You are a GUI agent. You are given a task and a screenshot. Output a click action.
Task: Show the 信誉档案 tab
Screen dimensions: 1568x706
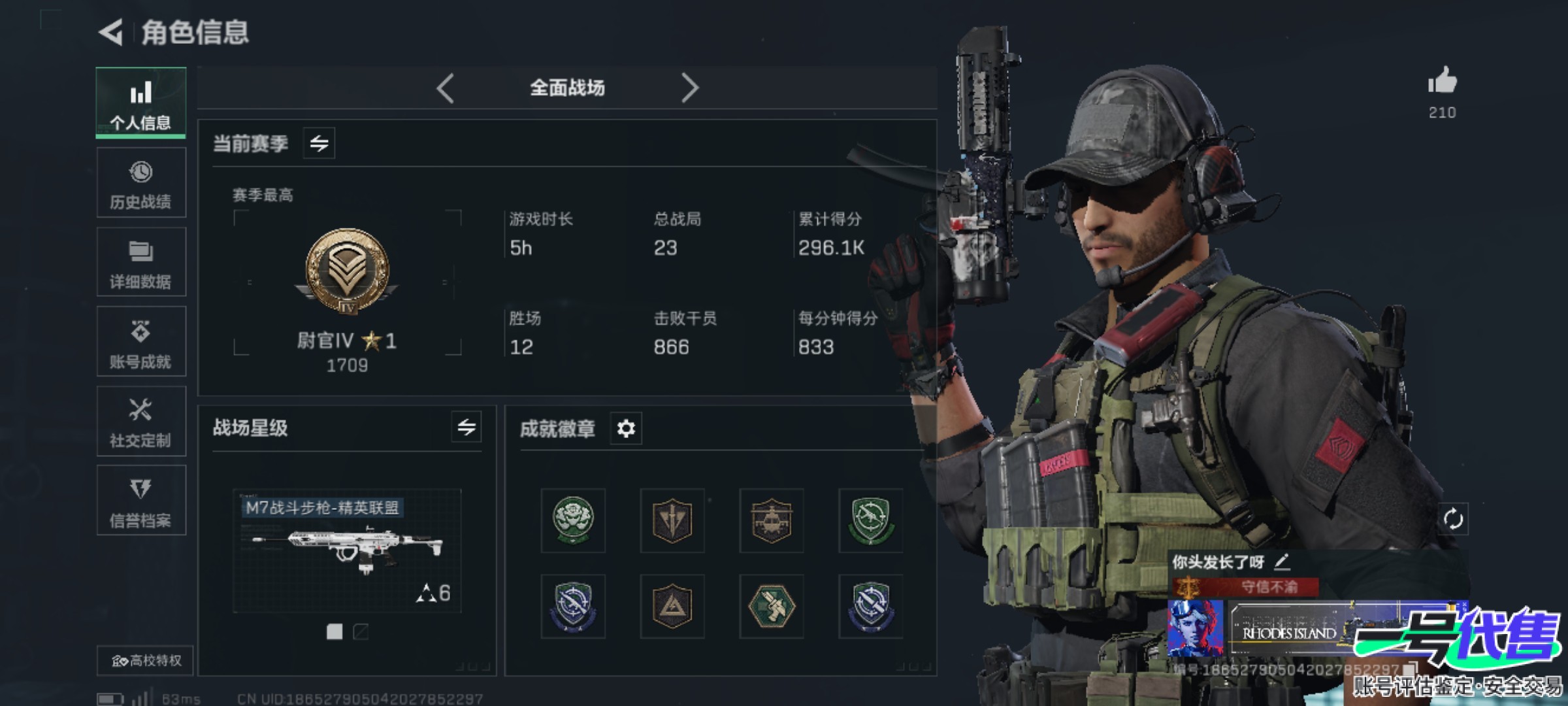(141, 501)
